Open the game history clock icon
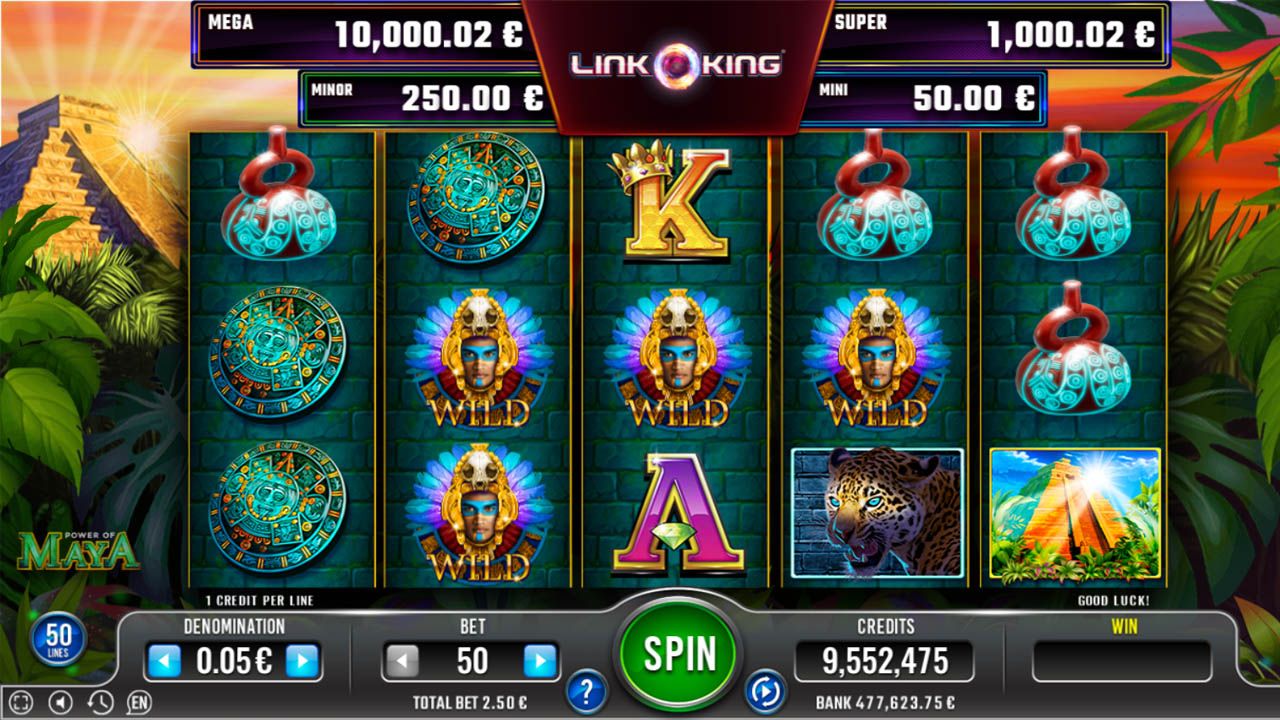The image size is (1280, 720). pos(99,702)
